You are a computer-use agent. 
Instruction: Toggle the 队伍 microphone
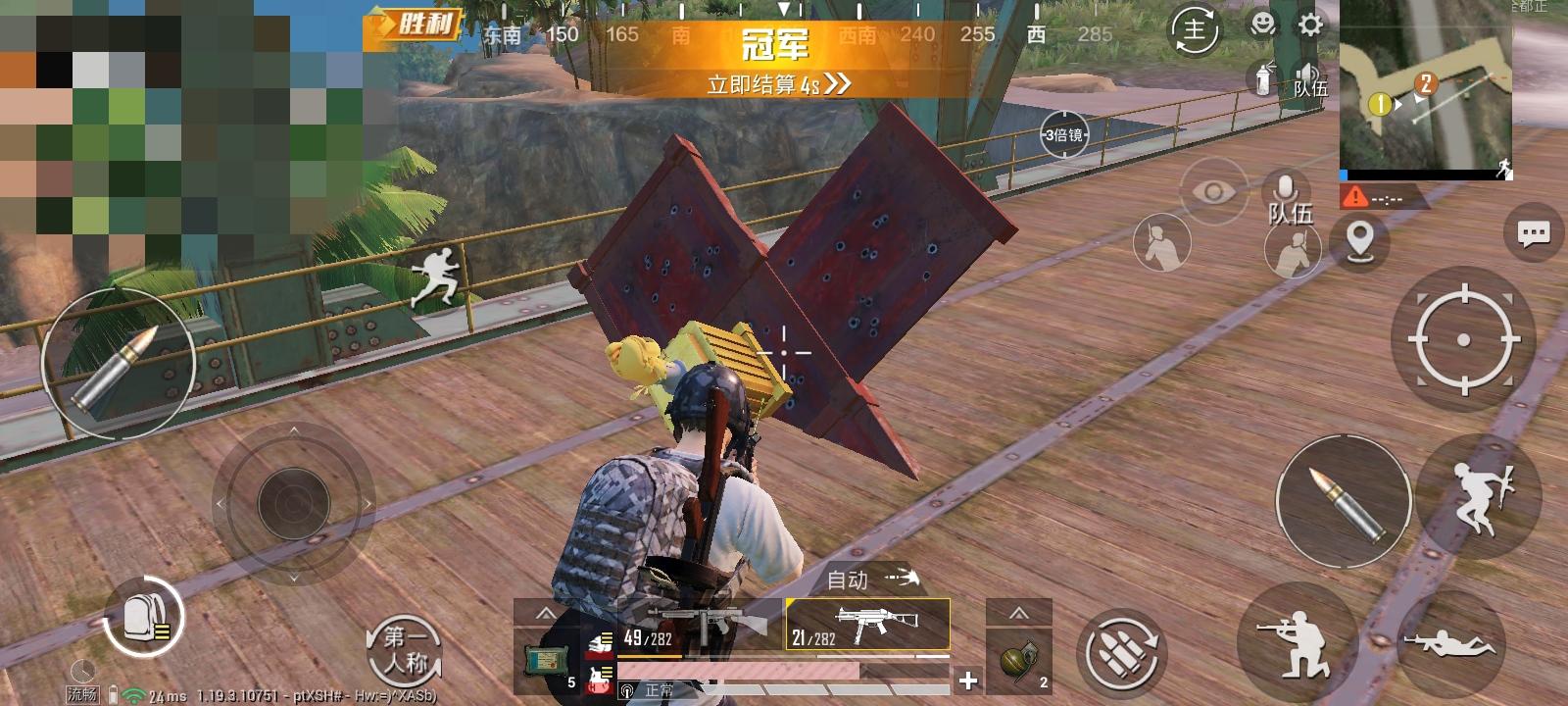[x=1284, y=186]
